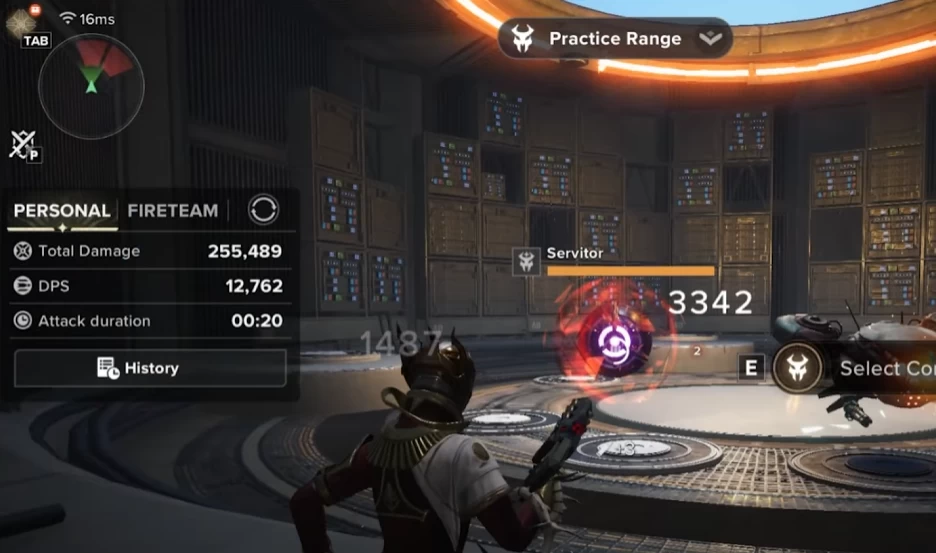Toggle the crossed swords icon
This screenshot has width=936, height=553.
click(22, 145)
